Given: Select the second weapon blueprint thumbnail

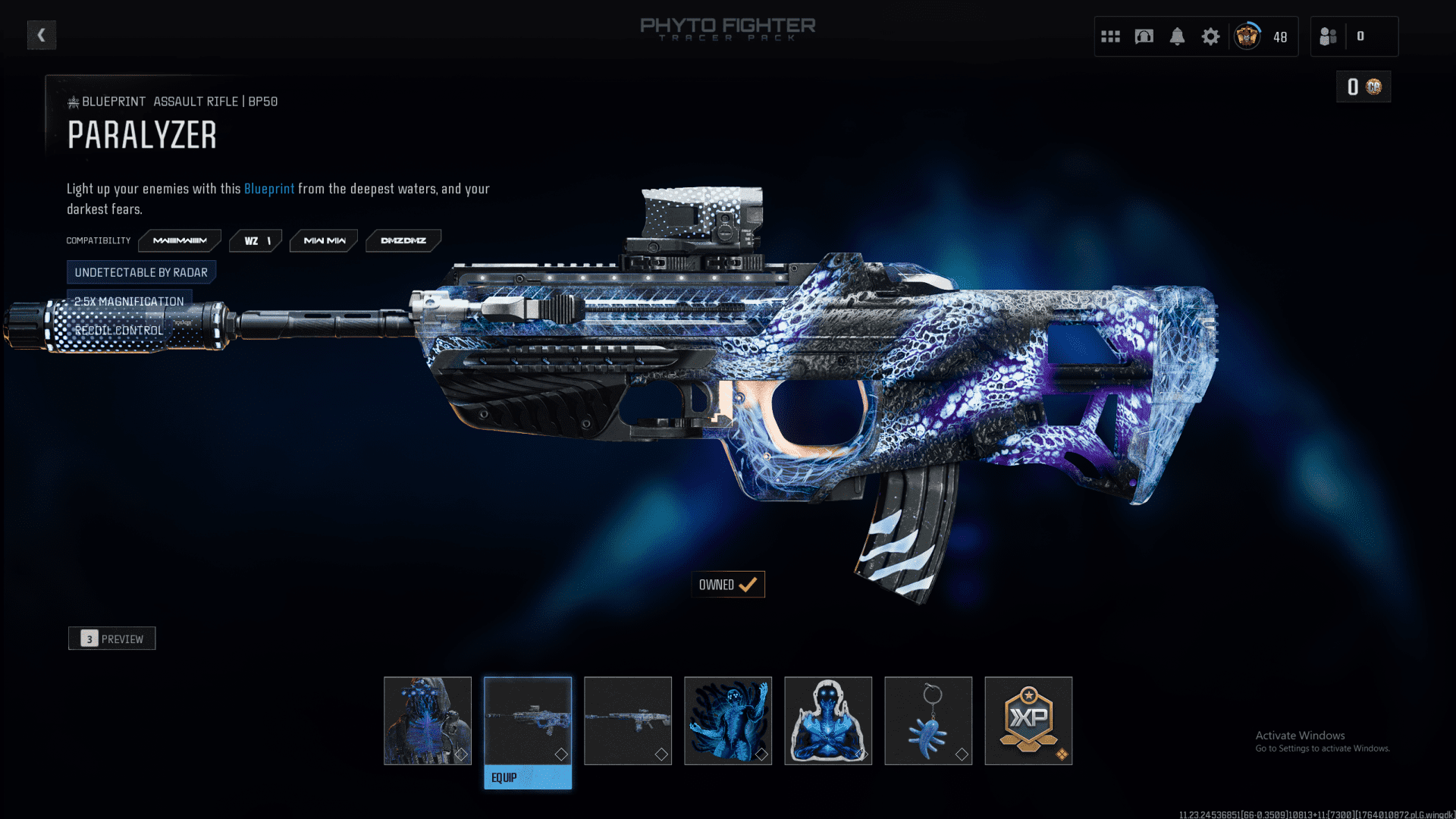Looking at the screenshot, I should 628,720.
